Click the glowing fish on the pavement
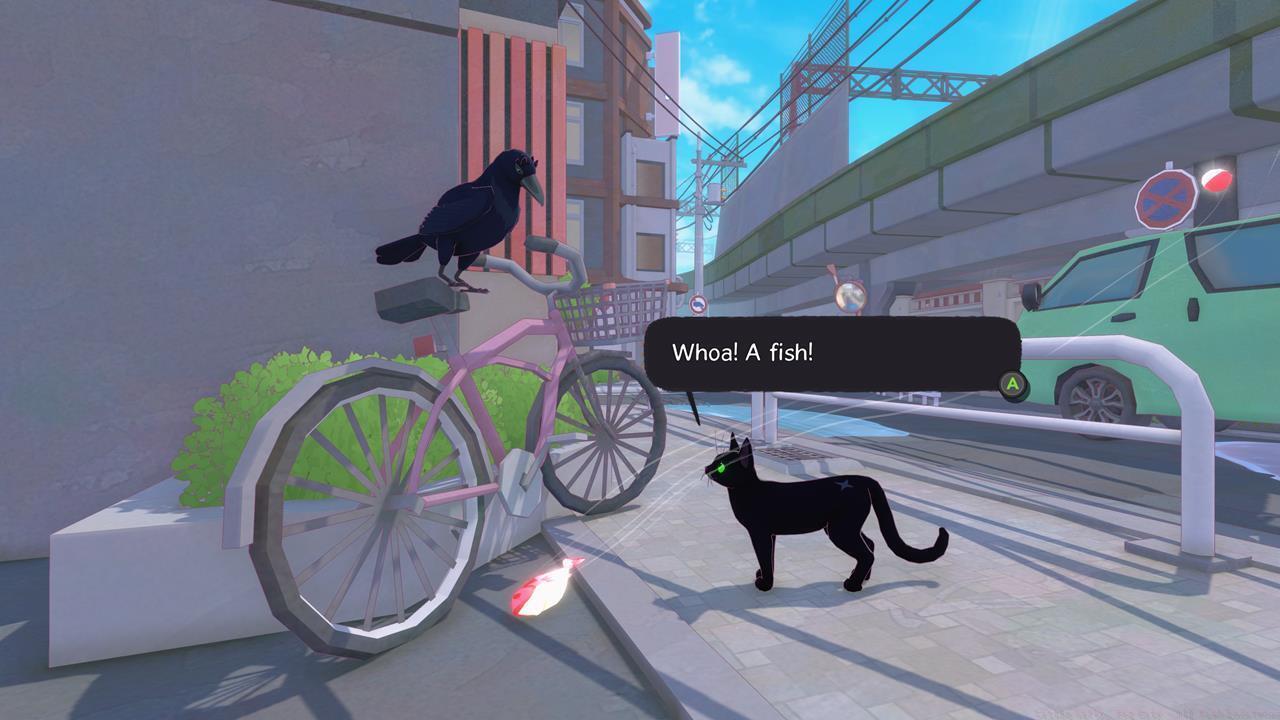Image resolution: width=1280 pixels, height=720 pixels. point(545,585)
